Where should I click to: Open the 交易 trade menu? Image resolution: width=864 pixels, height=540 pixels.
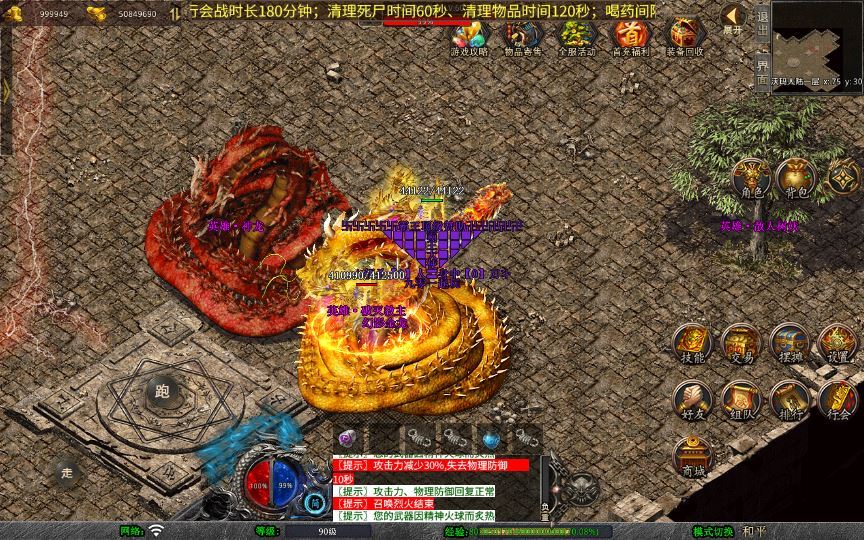(x=741, y=345)
